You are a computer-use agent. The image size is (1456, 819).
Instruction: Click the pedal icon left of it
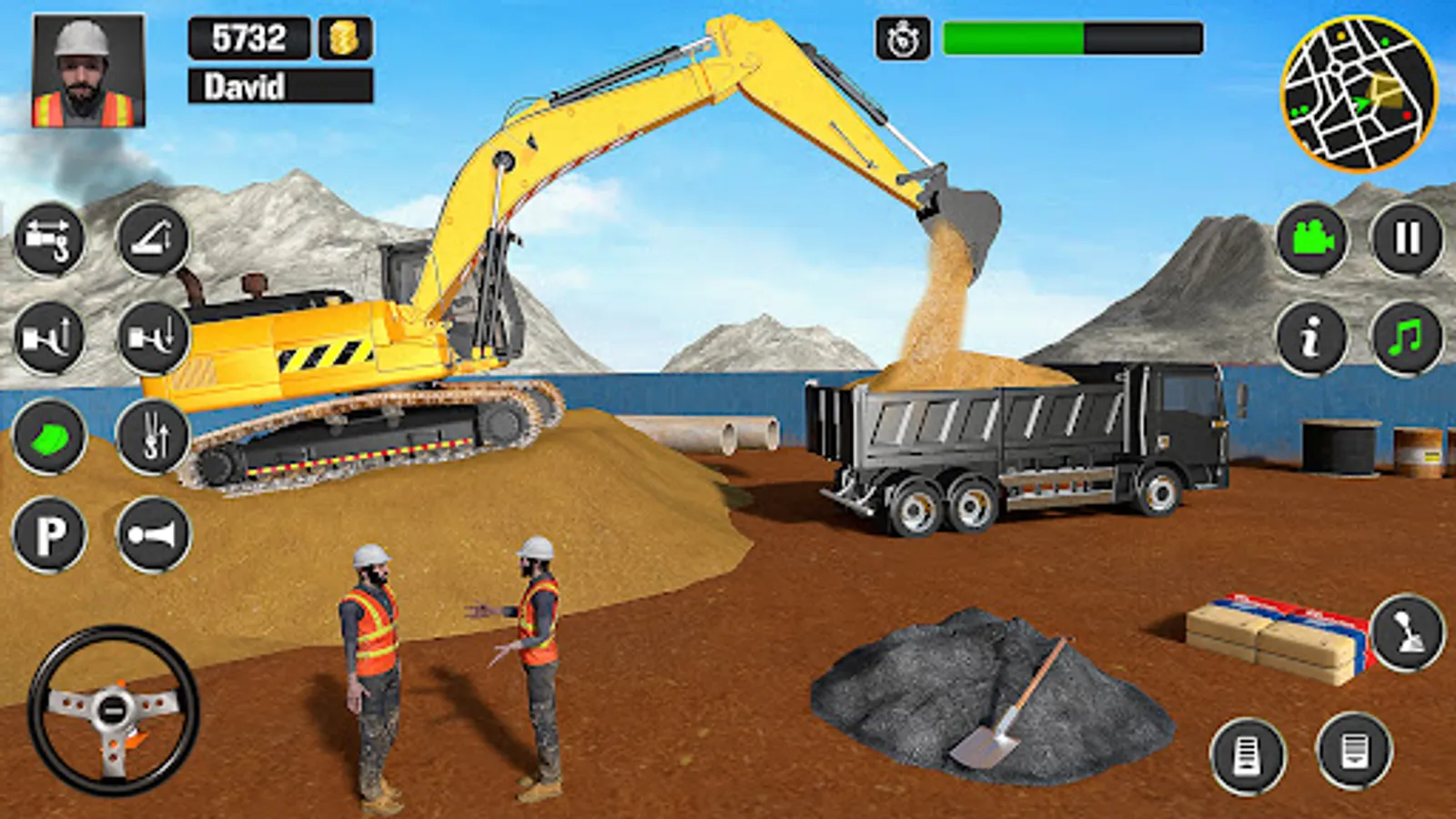pyautogui.click(x=1246, y=752)
